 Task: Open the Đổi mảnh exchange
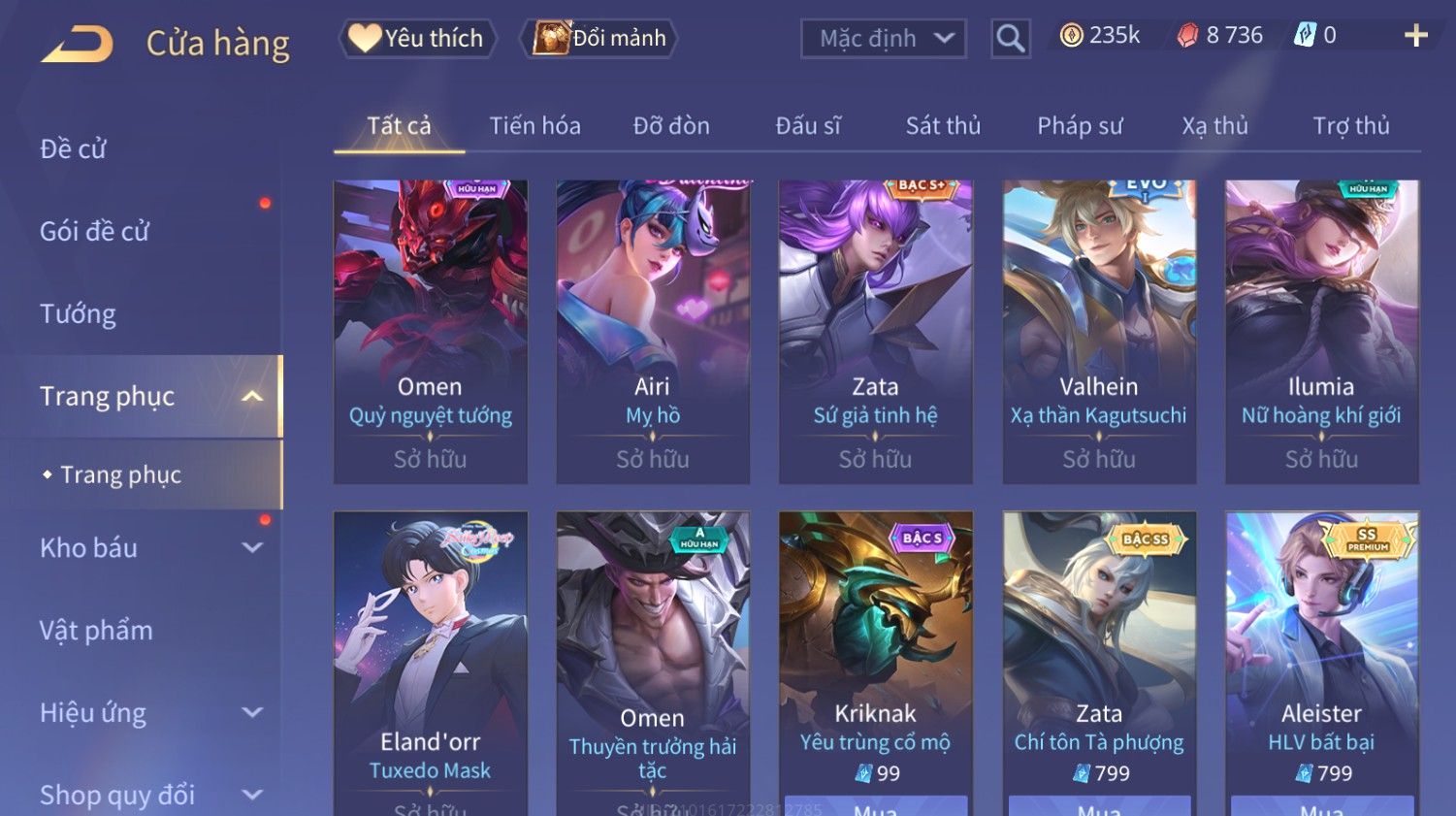[599, 38]
